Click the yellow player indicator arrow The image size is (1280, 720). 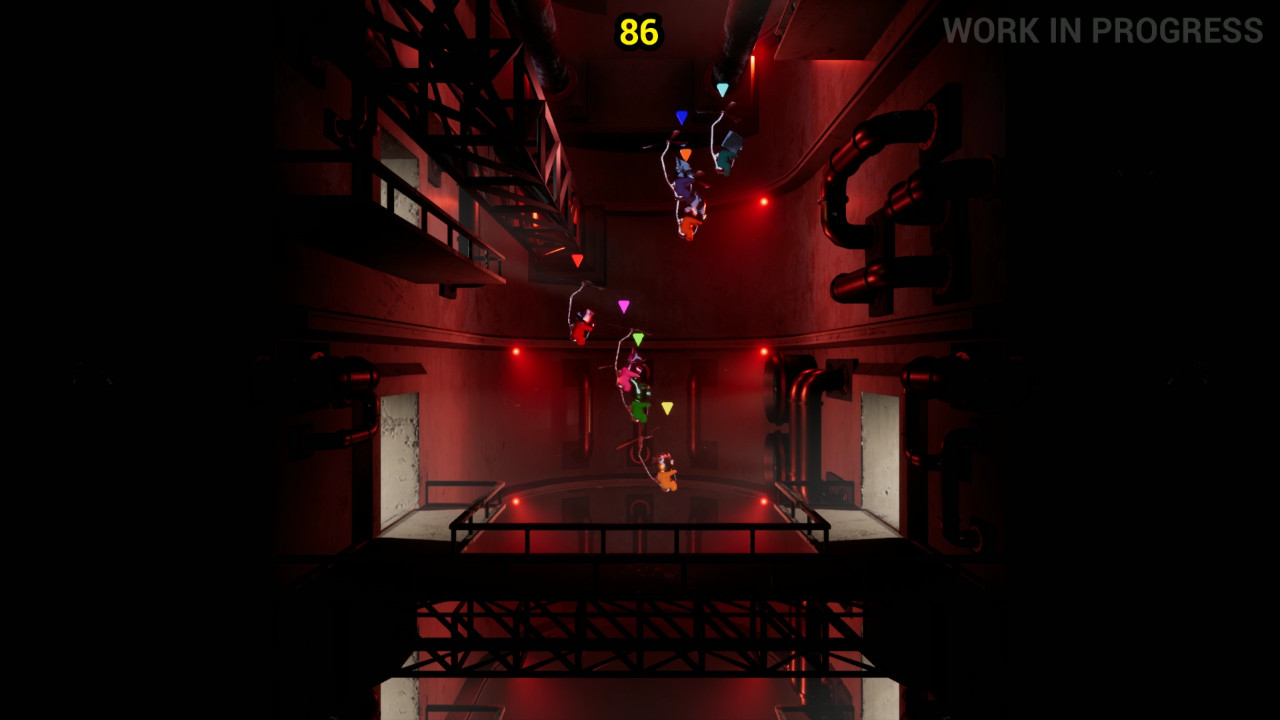click(667, 408)
